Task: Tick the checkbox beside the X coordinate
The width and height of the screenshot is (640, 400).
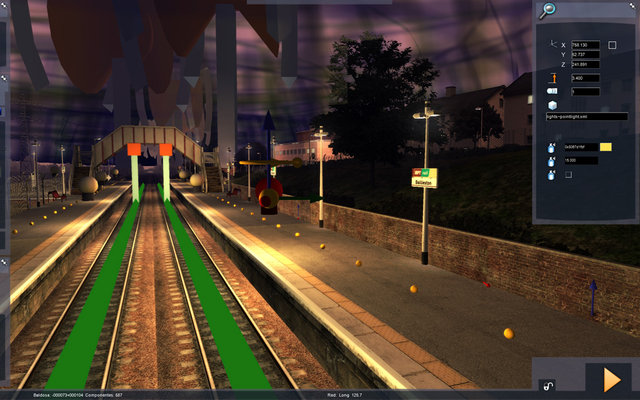Action: [612, 45]
